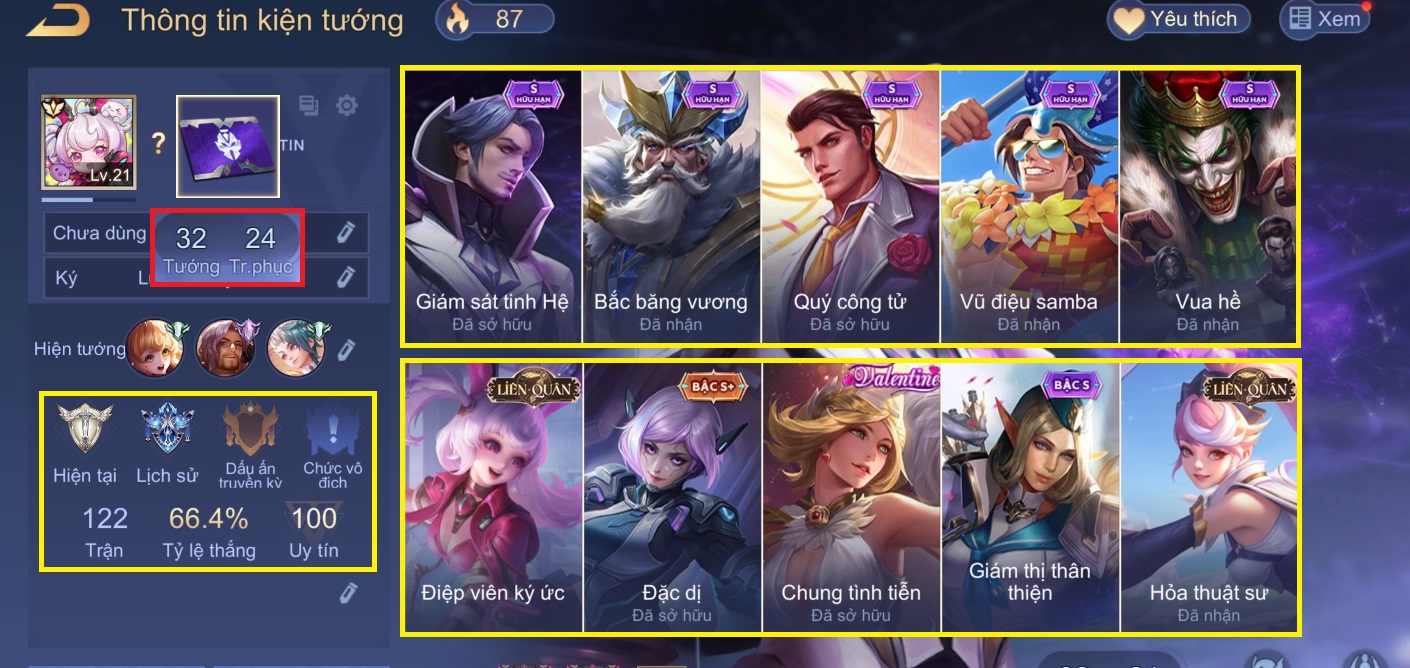Select the Giám sát tinh Hệ skin card
Screen dimensions: 1410x668
point(492,205)
